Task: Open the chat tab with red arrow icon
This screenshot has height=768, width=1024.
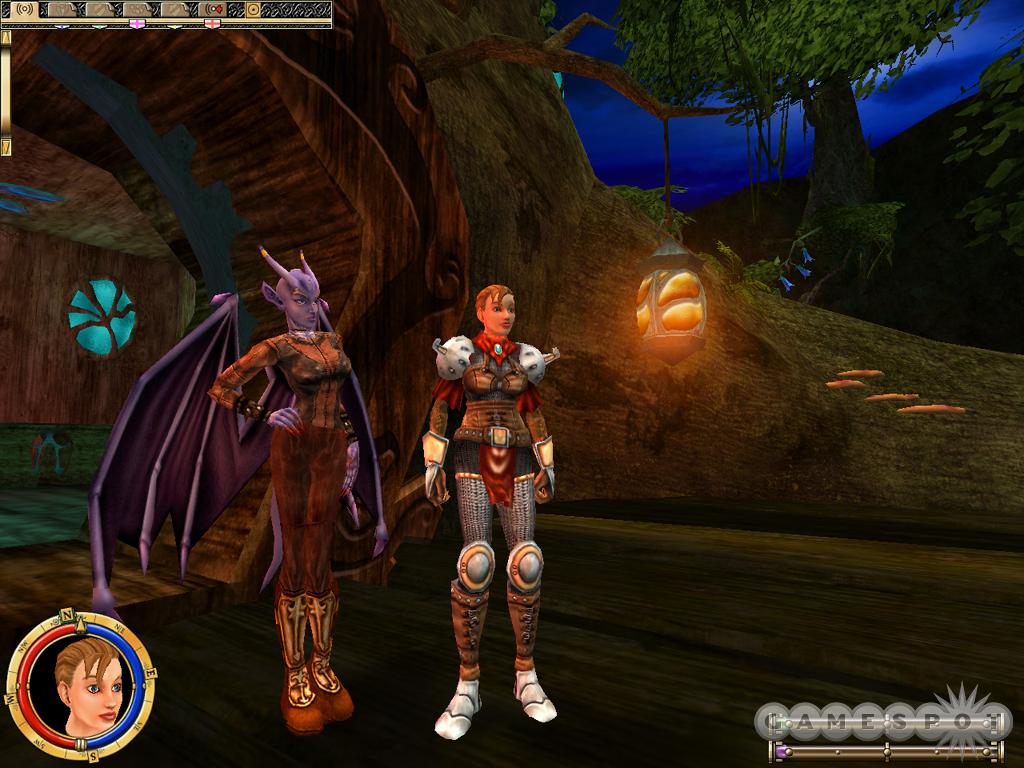Action: tap(213, 9)
